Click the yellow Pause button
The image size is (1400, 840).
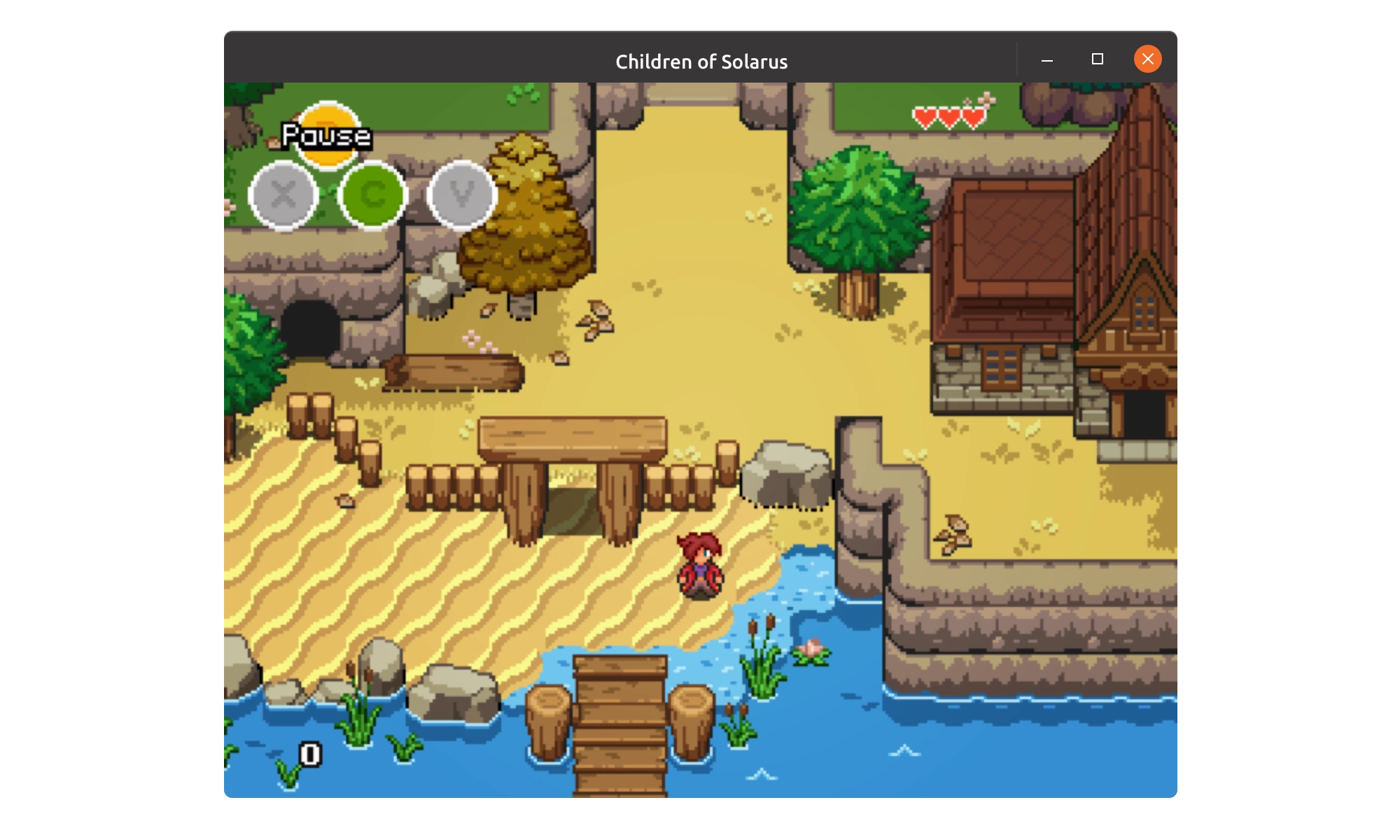(328, 135)
